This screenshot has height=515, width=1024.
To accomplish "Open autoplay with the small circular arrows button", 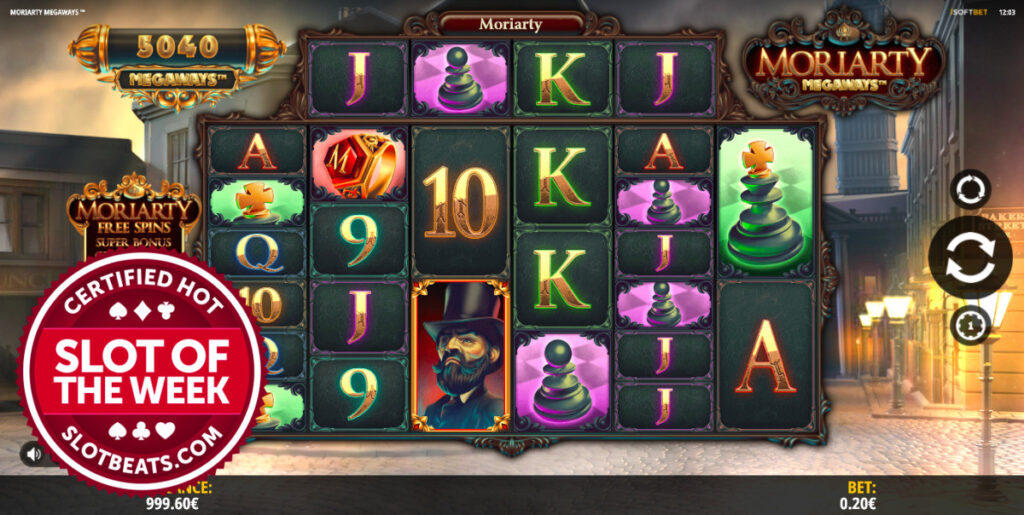I will [970, 189].
